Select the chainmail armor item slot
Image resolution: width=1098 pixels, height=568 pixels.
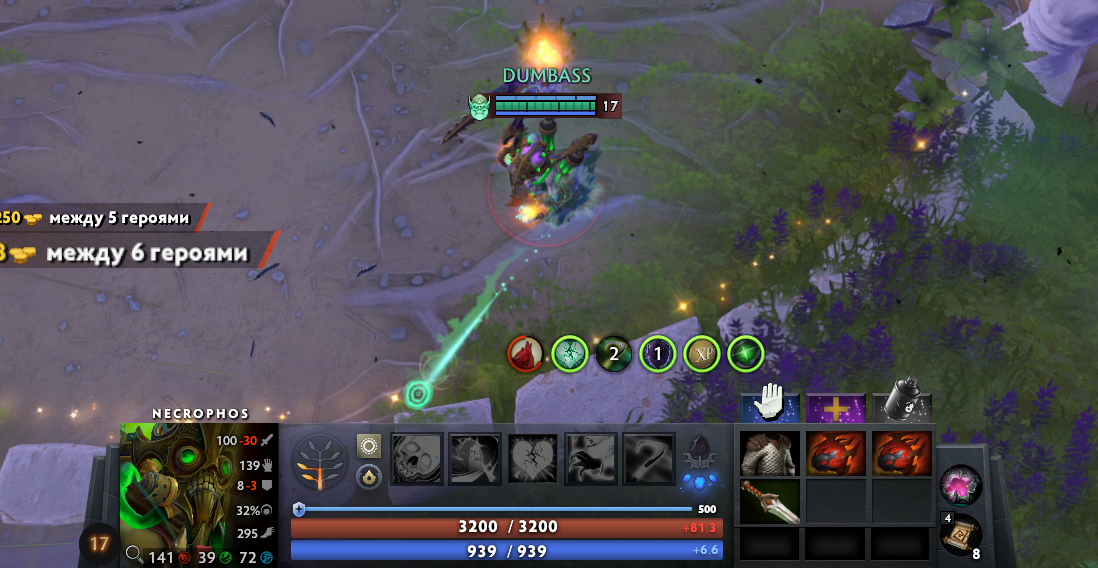click(x=769, y=454)
